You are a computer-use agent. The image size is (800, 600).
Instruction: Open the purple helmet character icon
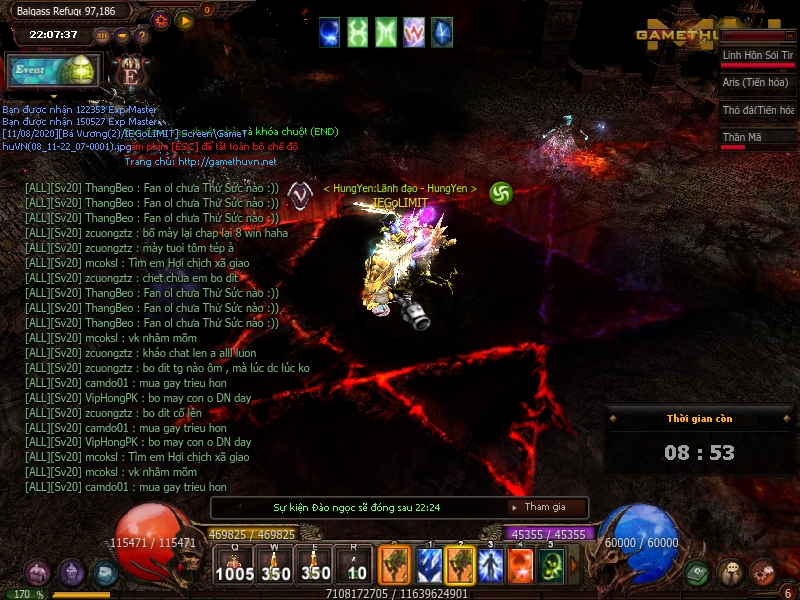point(71,572)
